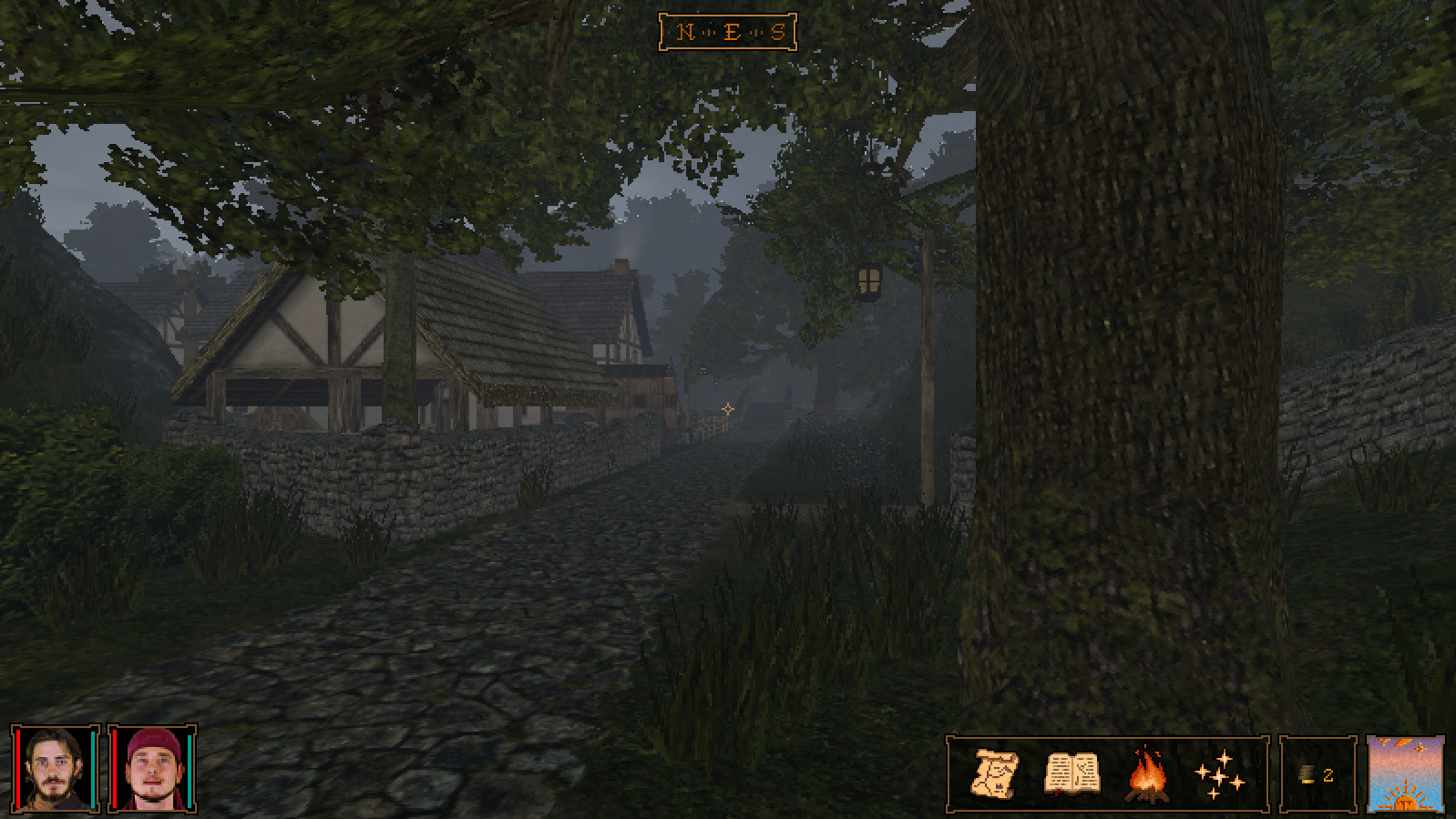Click the N letter on the compass
The image size is (1456, 819).
684,30
